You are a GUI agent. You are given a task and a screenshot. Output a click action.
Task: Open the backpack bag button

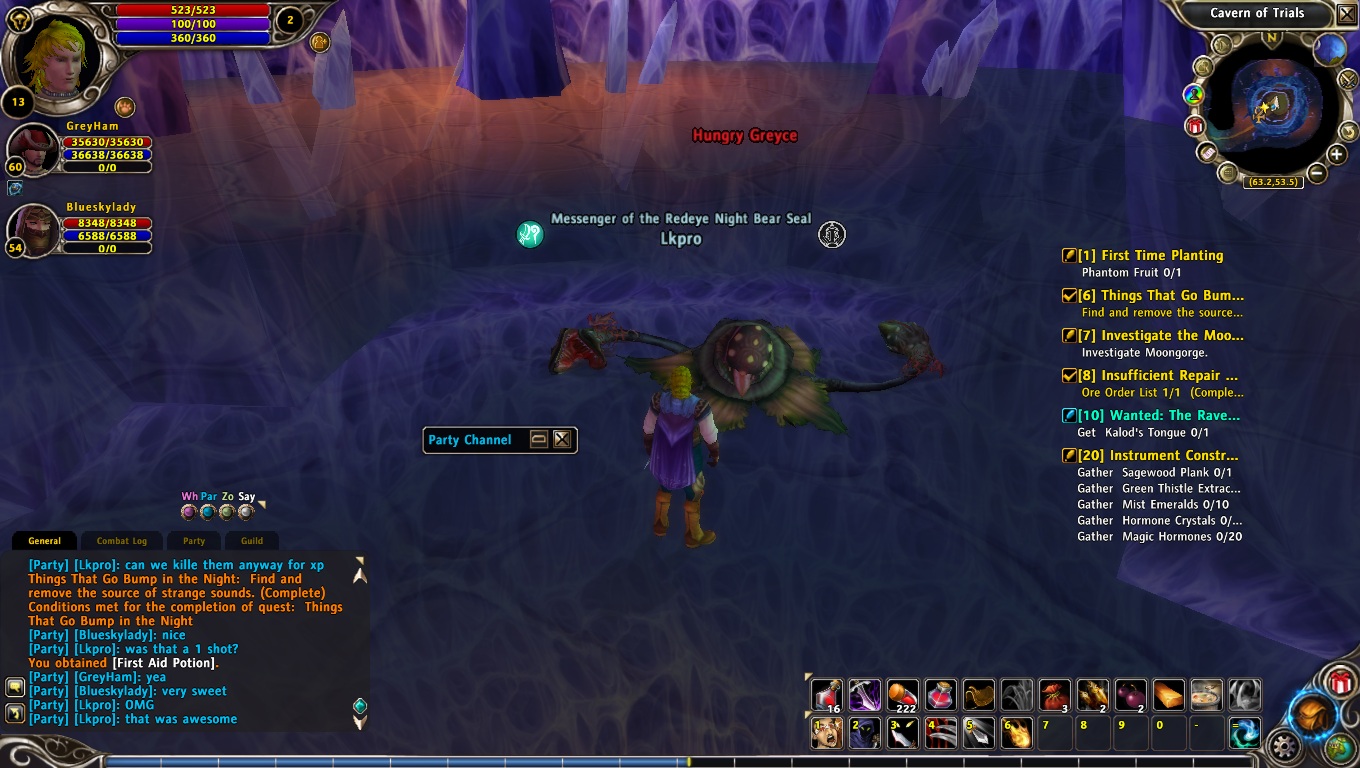click(1312, 714)
